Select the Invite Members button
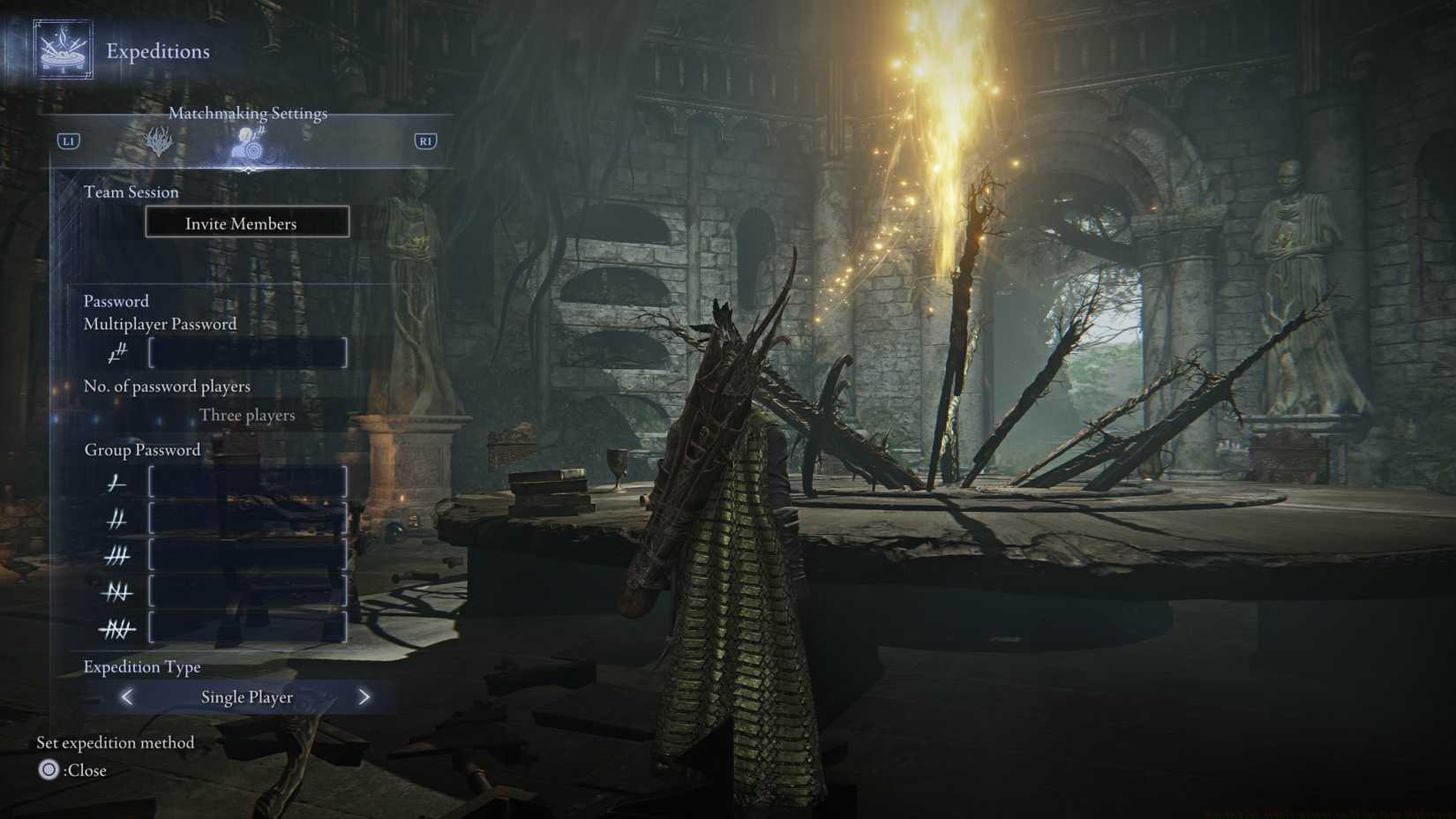The width and height of the screenshot is (1456, 819). 247,222
